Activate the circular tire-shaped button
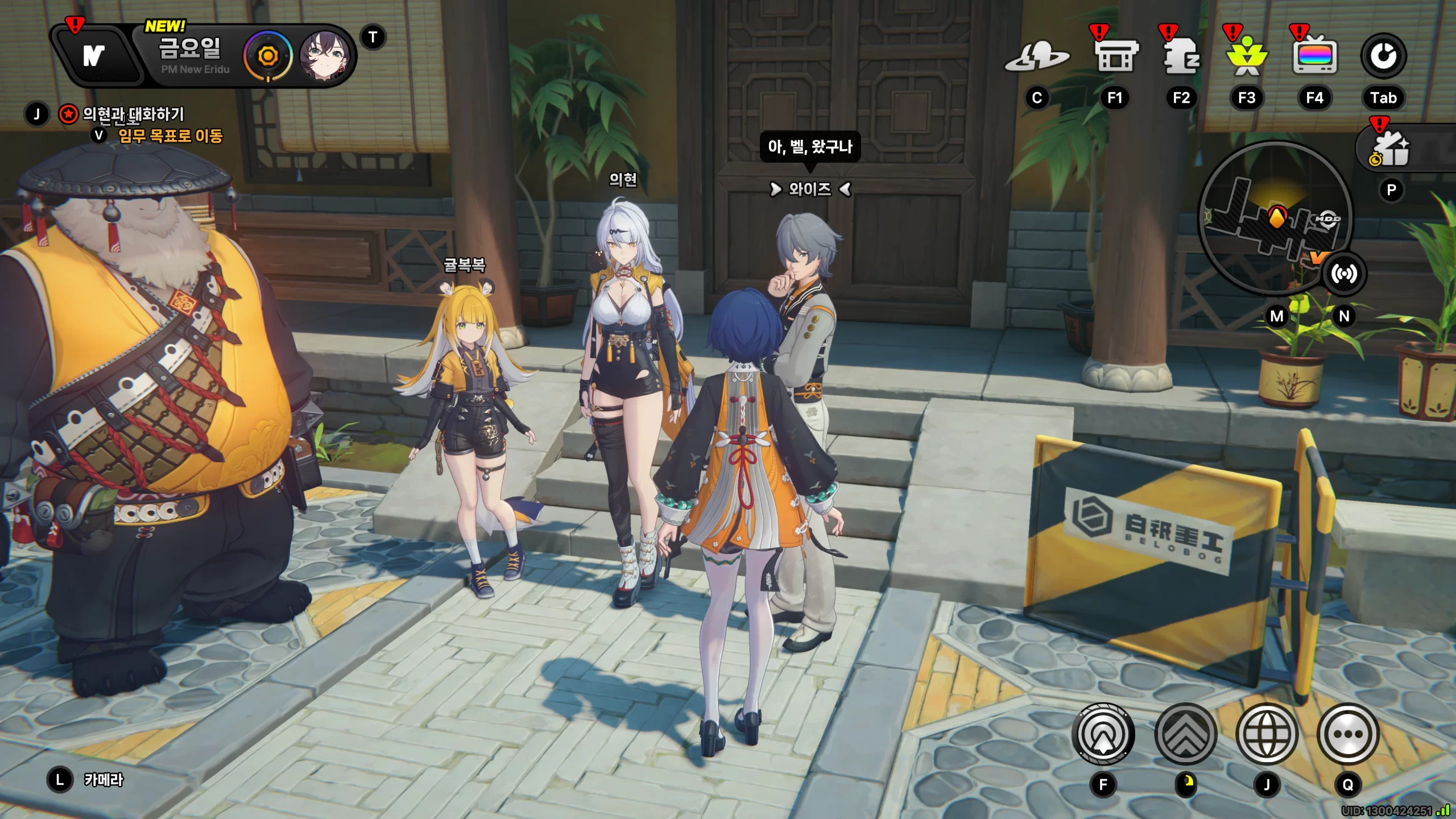The image size is (1456, 819). click(1103, 734)
